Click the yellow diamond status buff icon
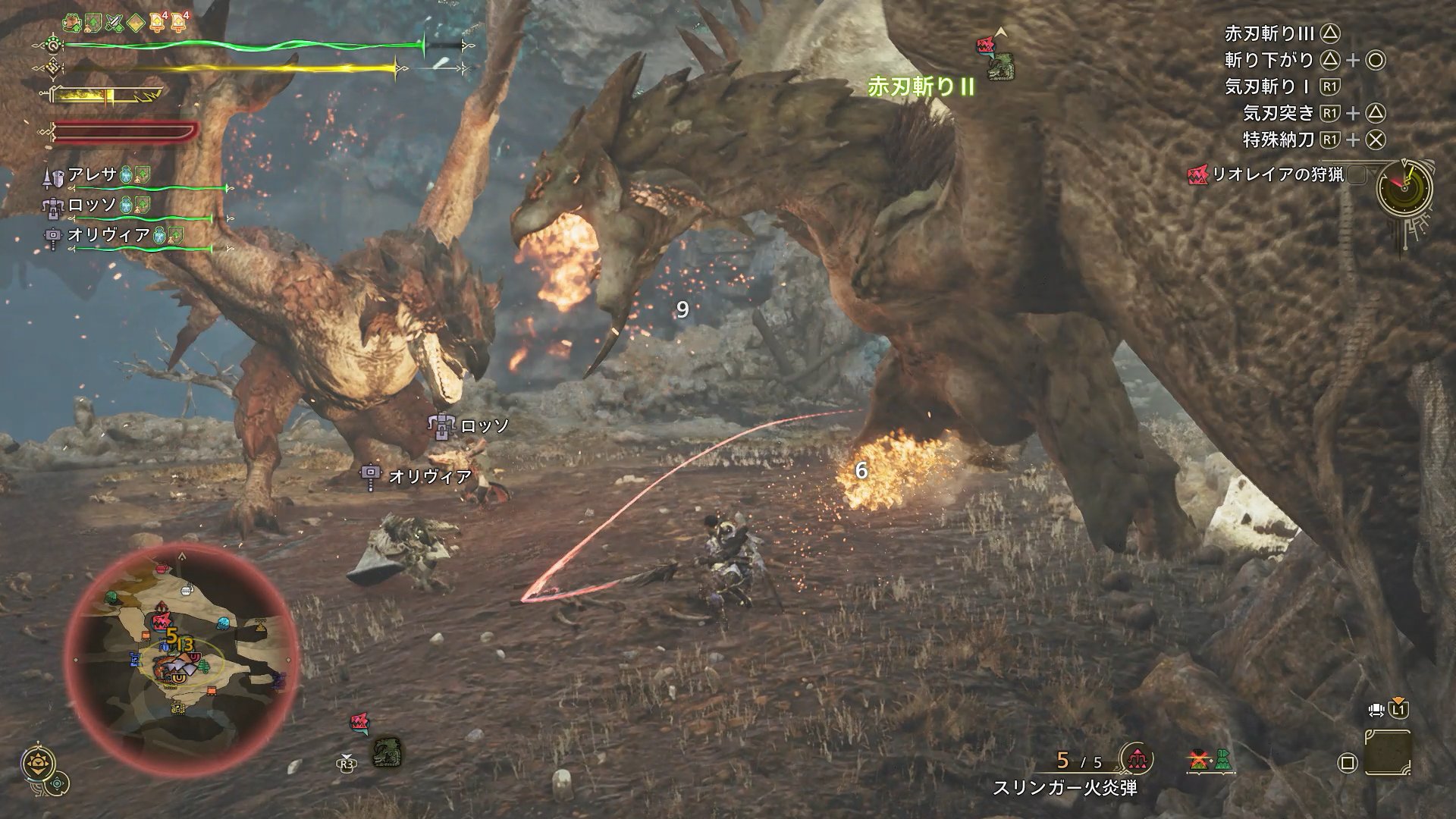Image resolution: width=1456 pixels, height=819 pixels. [x=136, y=21]
